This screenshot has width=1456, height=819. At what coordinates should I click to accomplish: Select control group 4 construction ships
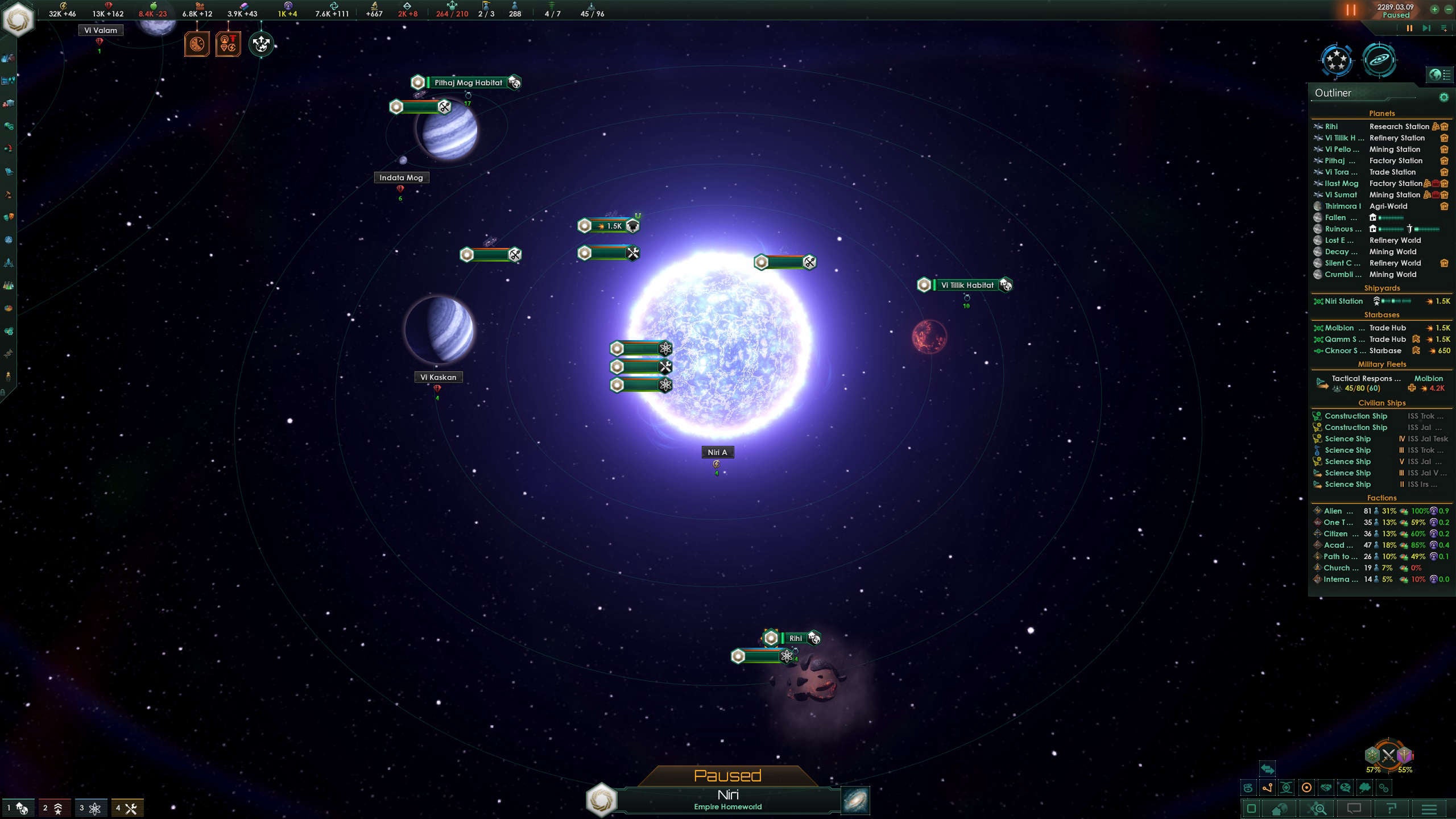[127, 808]
